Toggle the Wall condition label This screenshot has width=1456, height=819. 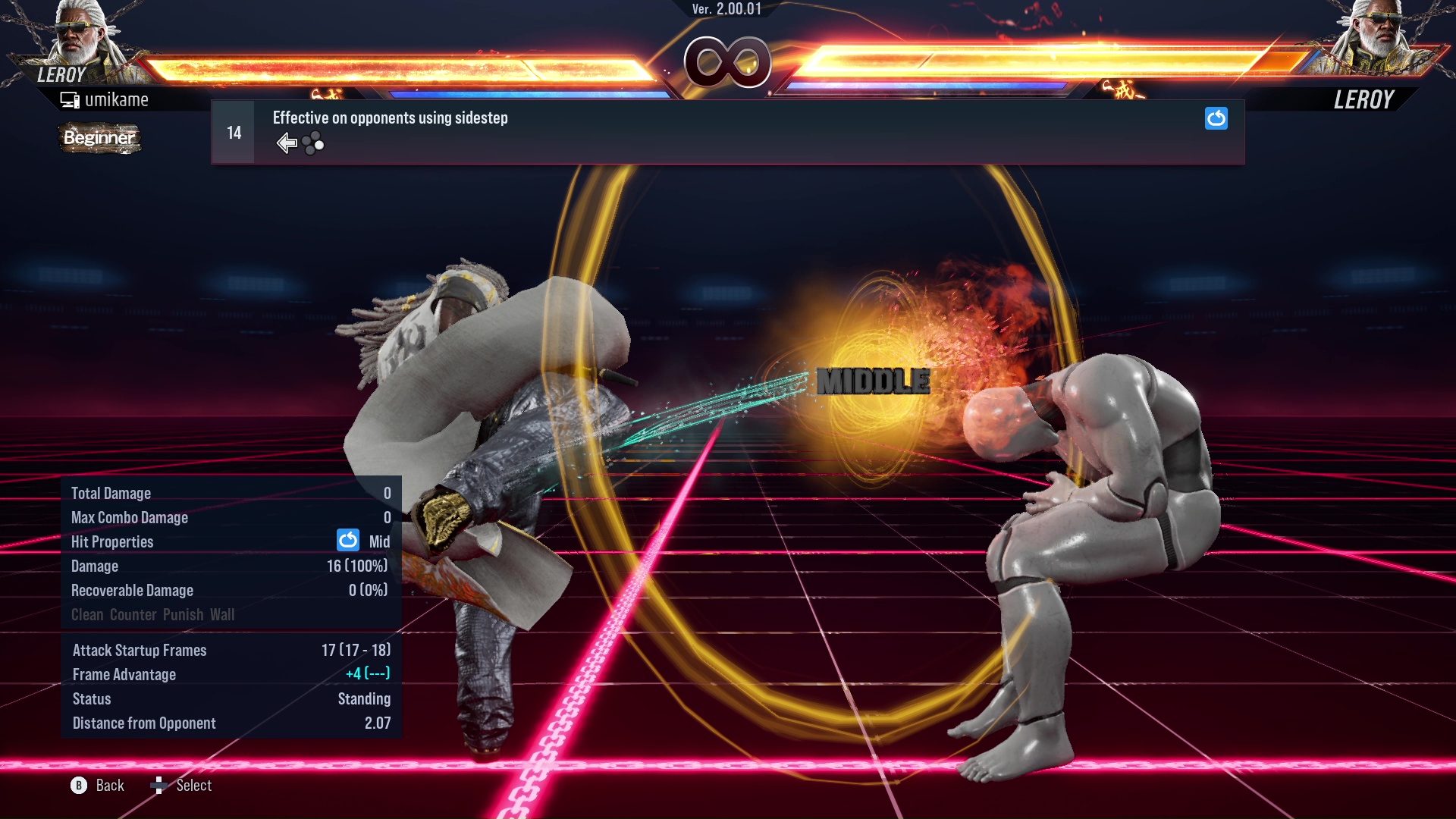pyautogui.click(x=224, y=614)
